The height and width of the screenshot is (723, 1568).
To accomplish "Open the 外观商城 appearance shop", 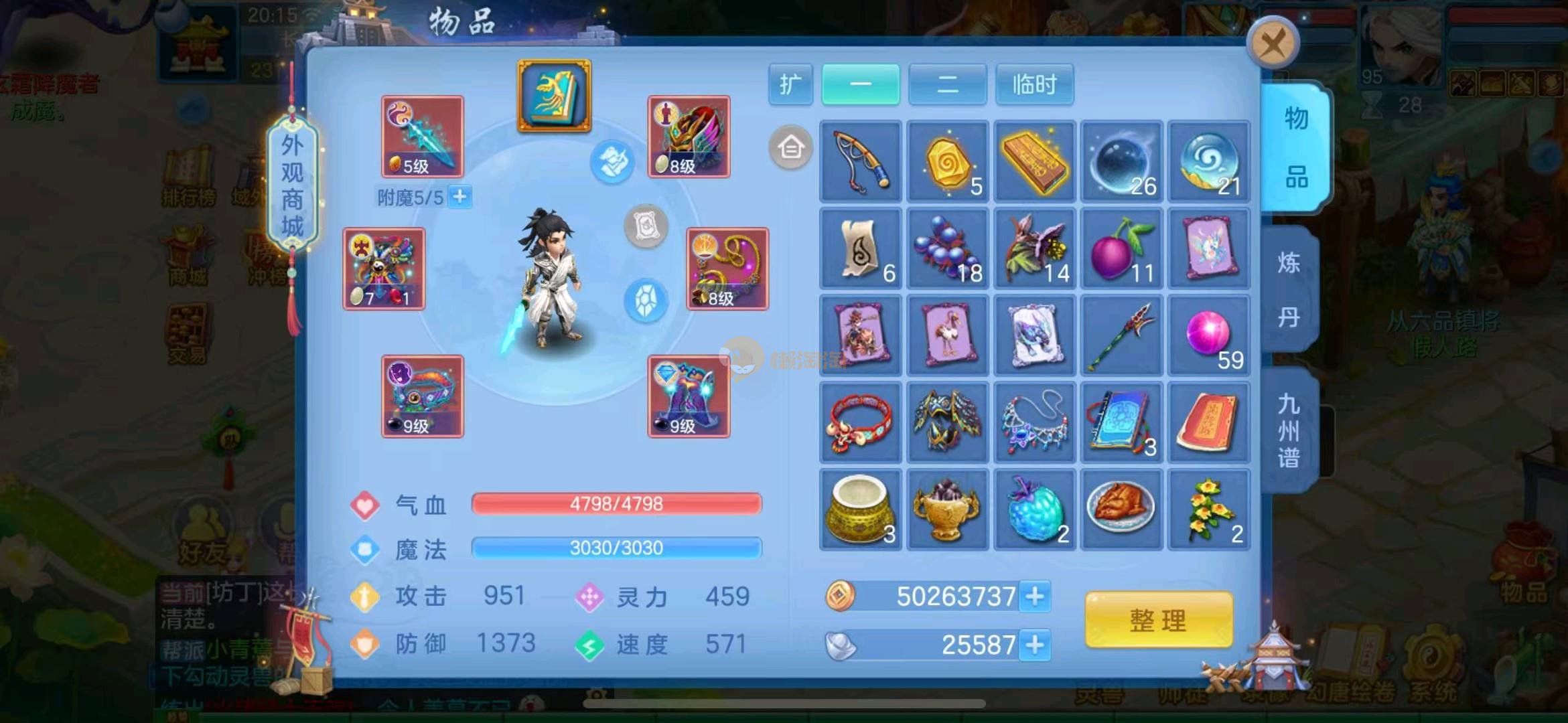I will tap(292, 185).
